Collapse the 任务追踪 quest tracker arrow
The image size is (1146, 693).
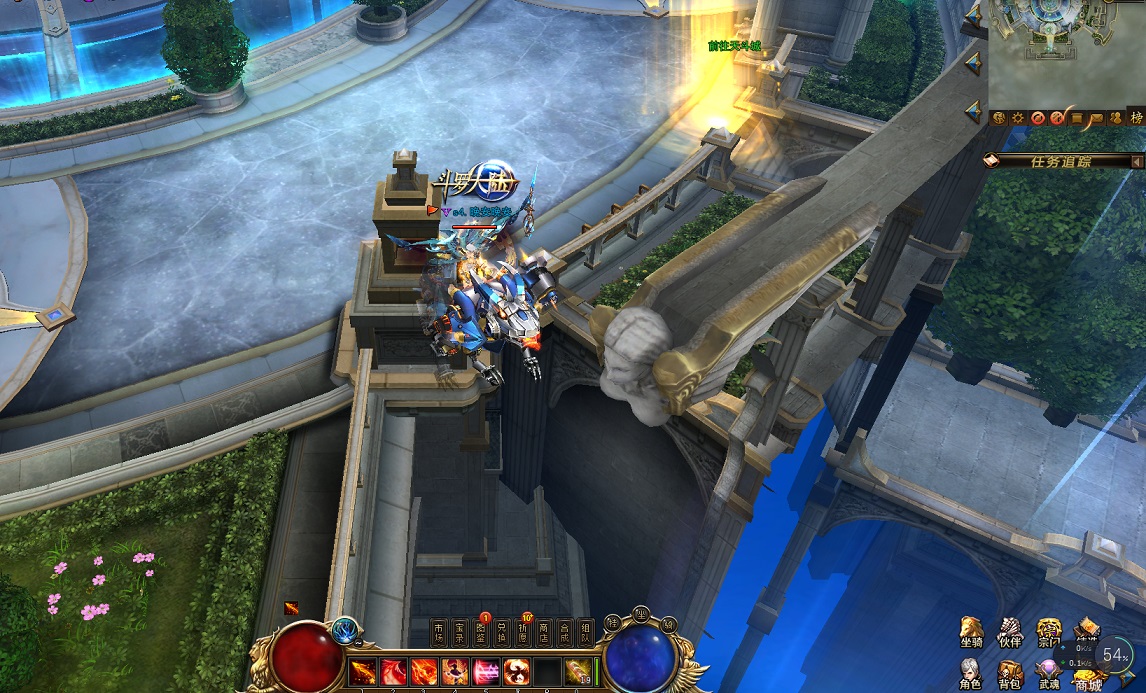tap(1137, 161)
